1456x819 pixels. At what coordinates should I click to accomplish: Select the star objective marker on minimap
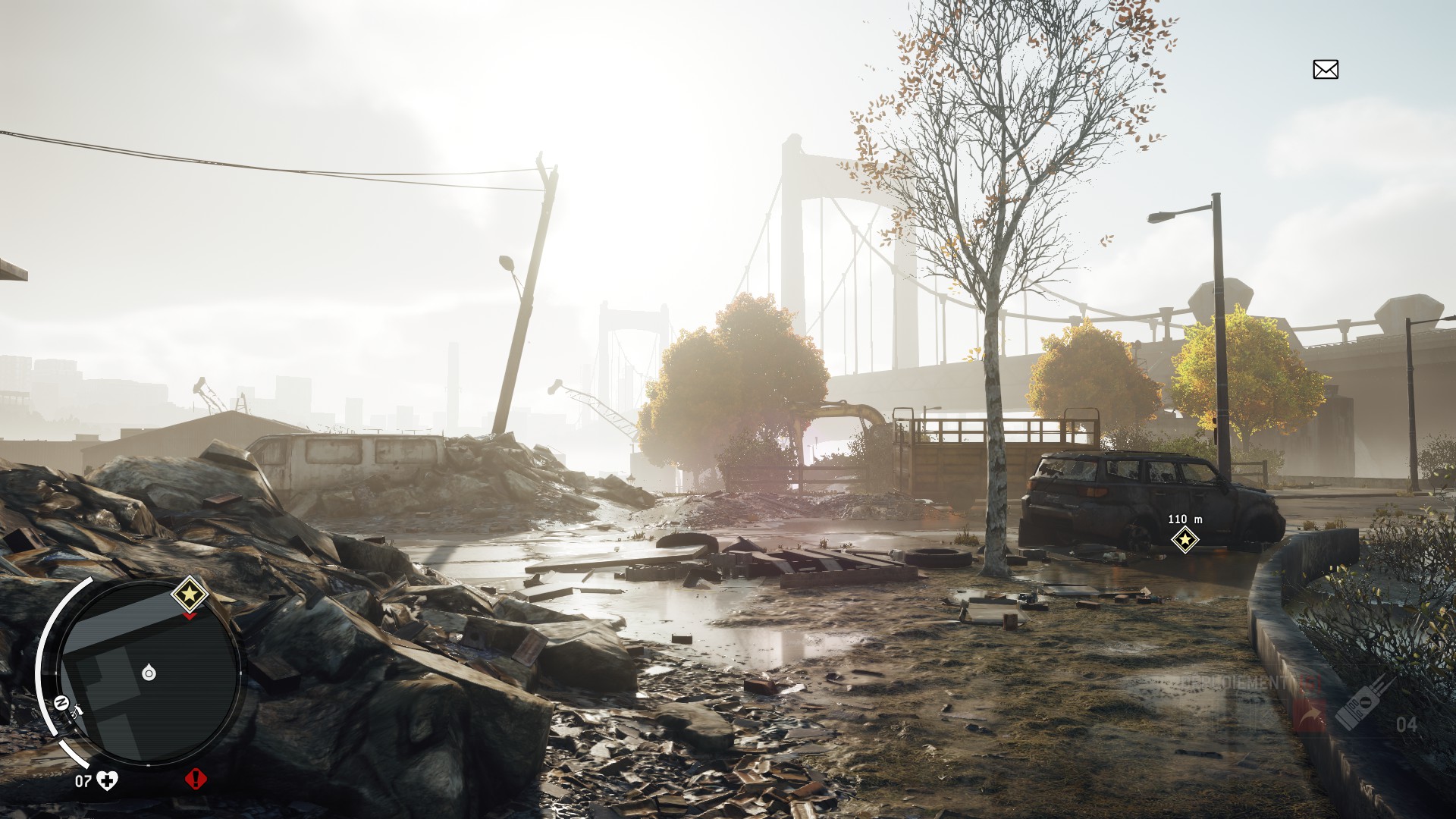(190, 593)
